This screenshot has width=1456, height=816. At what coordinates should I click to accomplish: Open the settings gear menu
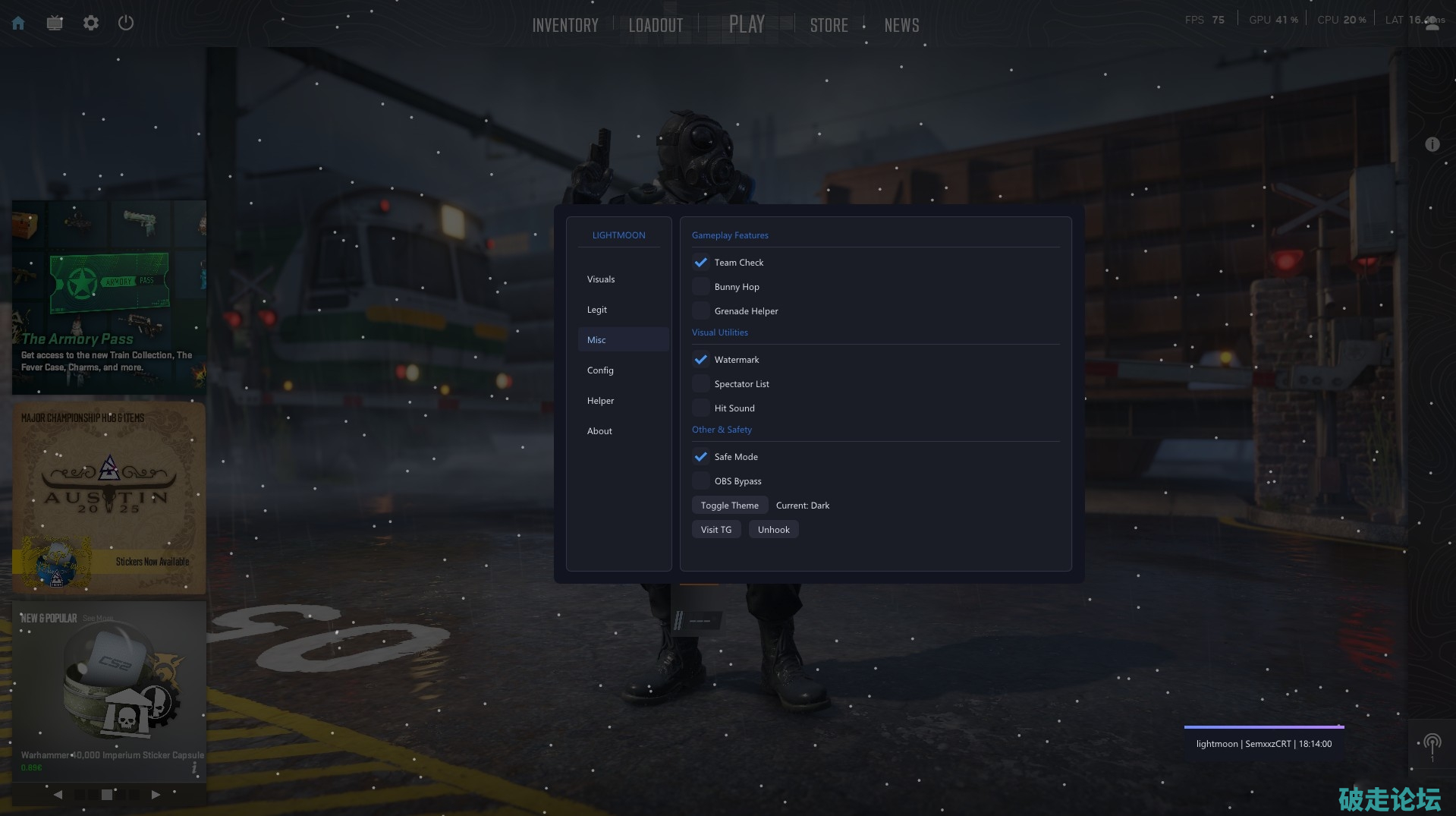tap(91, 24)
